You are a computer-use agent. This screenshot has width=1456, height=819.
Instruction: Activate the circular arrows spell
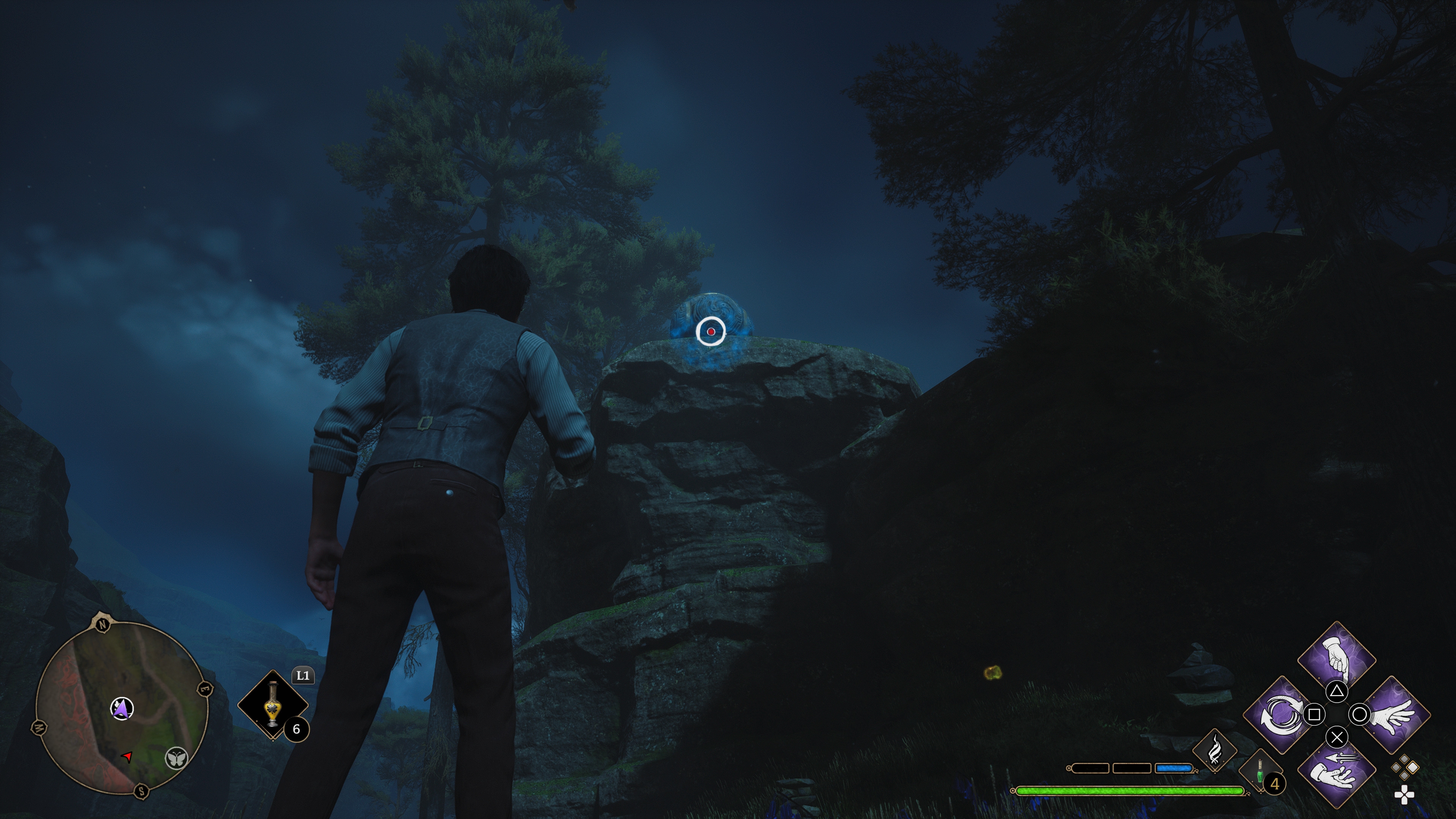[1280, 714]
